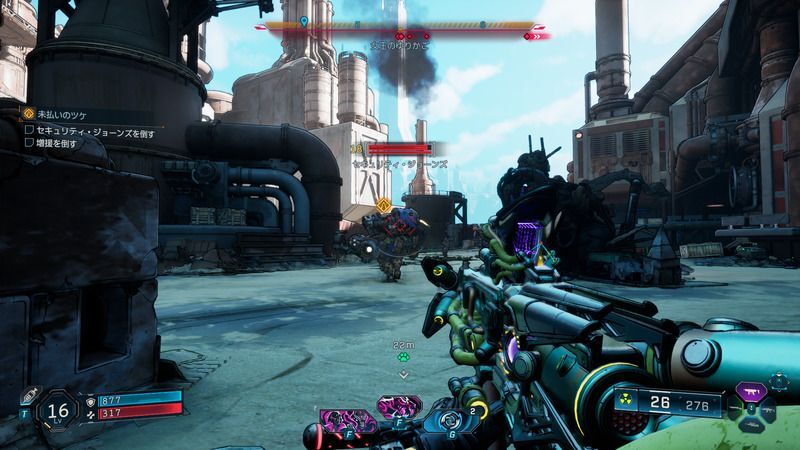
Task: Click the level 16 character badge
Action: click(x=57, y=410)
